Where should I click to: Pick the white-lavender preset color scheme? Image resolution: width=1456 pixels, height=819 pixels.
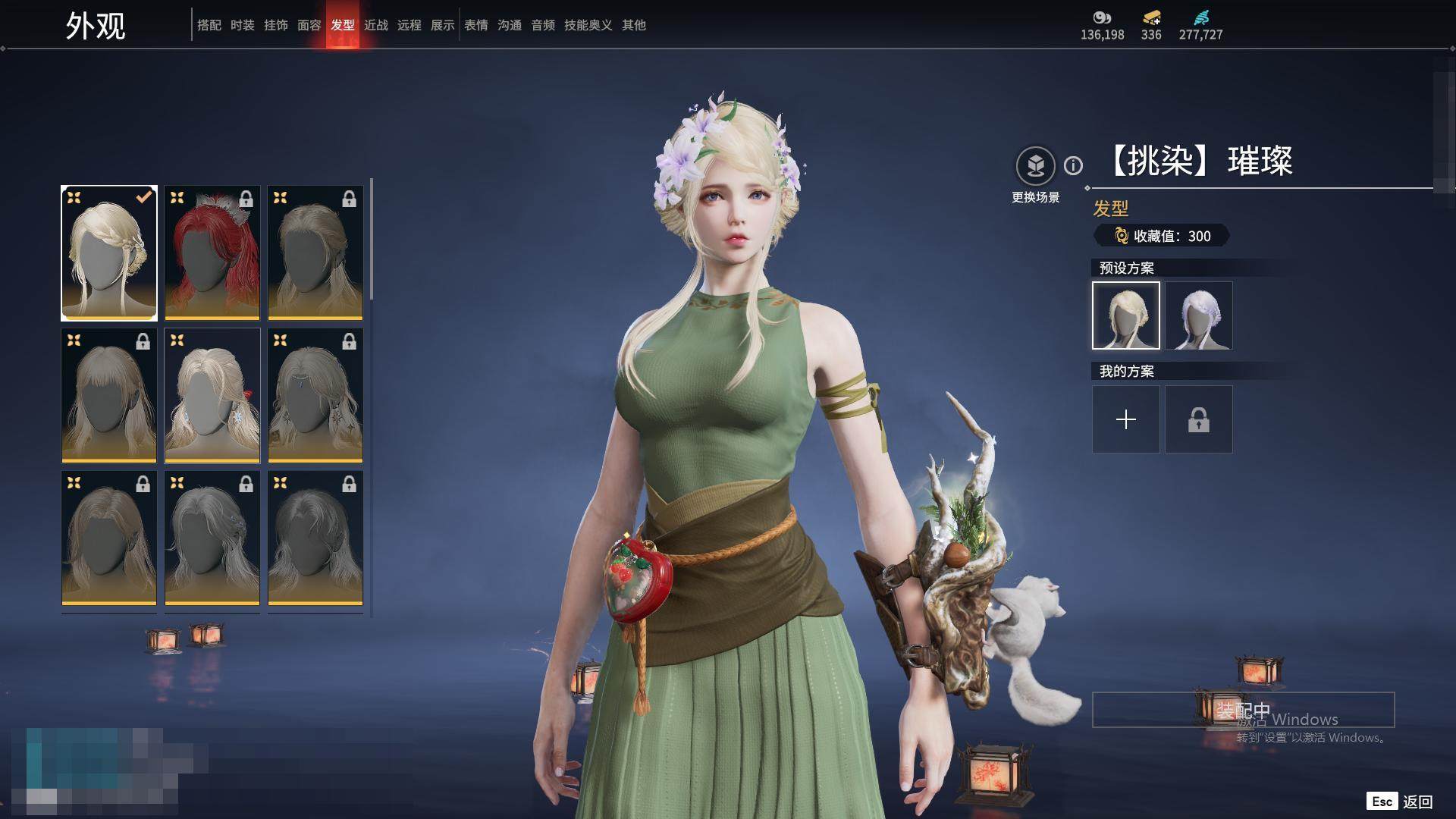(1198, 315)
